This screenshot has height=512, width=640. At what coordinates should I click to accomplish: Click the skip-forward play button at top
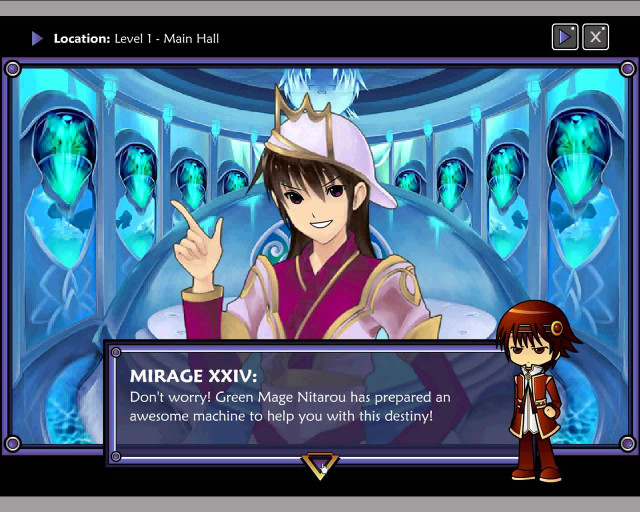565,37
